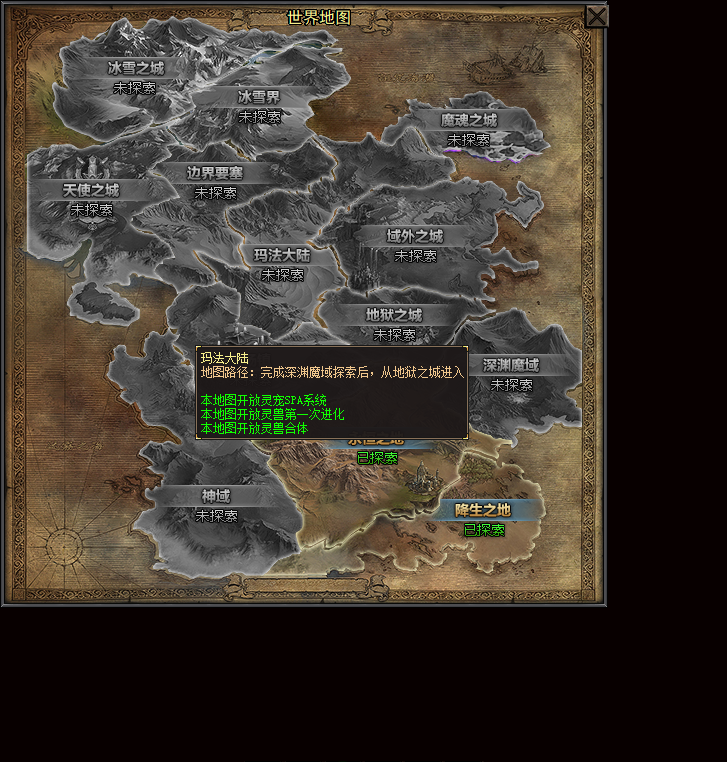Image resolution: width=727 pixels, height=762 pixels.
Task: Choose the 域外之城 map region
Action: tap(415, 236)
